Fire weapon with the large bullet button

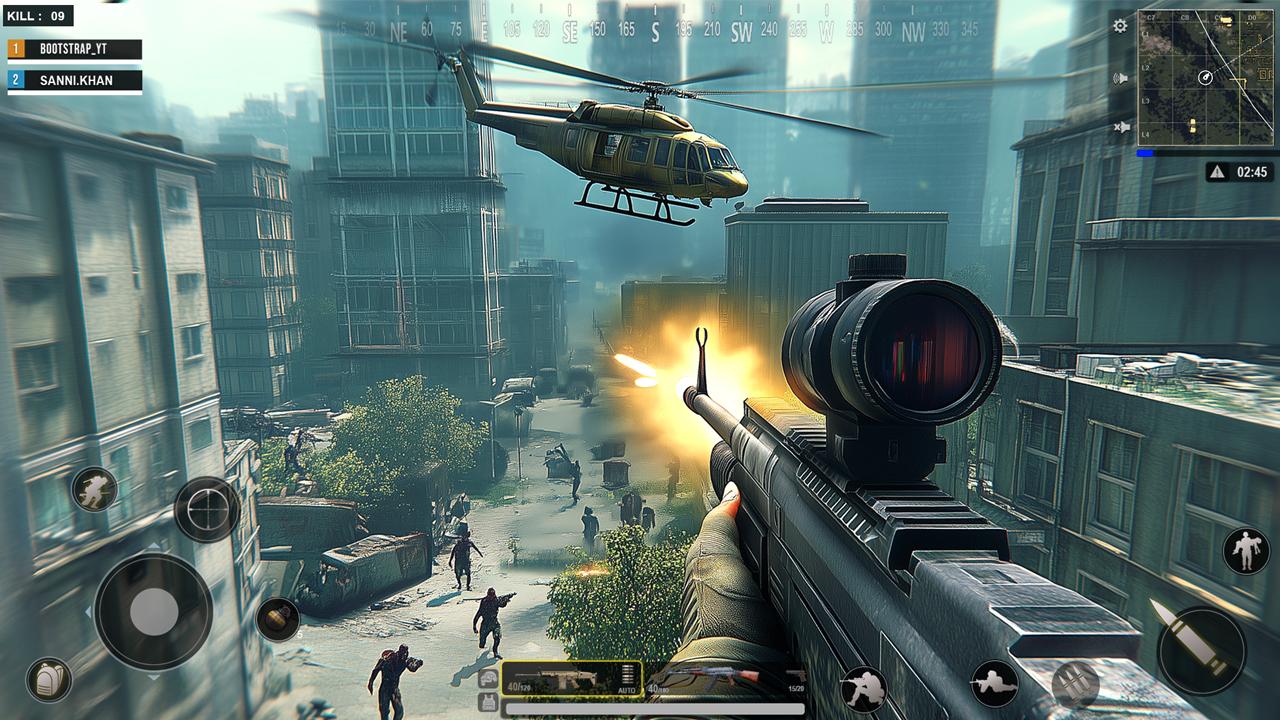point(1201,650)
